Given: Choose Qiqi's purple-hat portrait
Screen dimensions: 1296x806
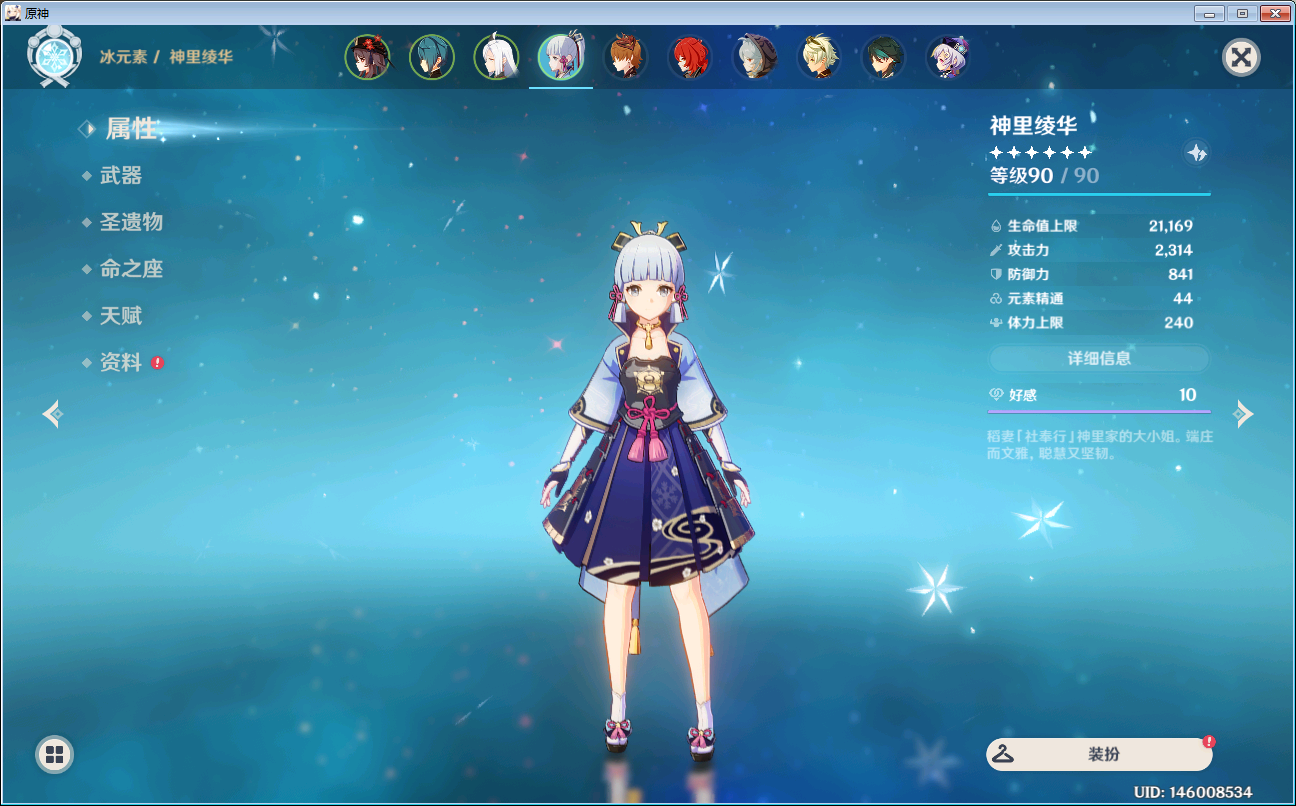Looking at the screenshot, I should point(947,57).
